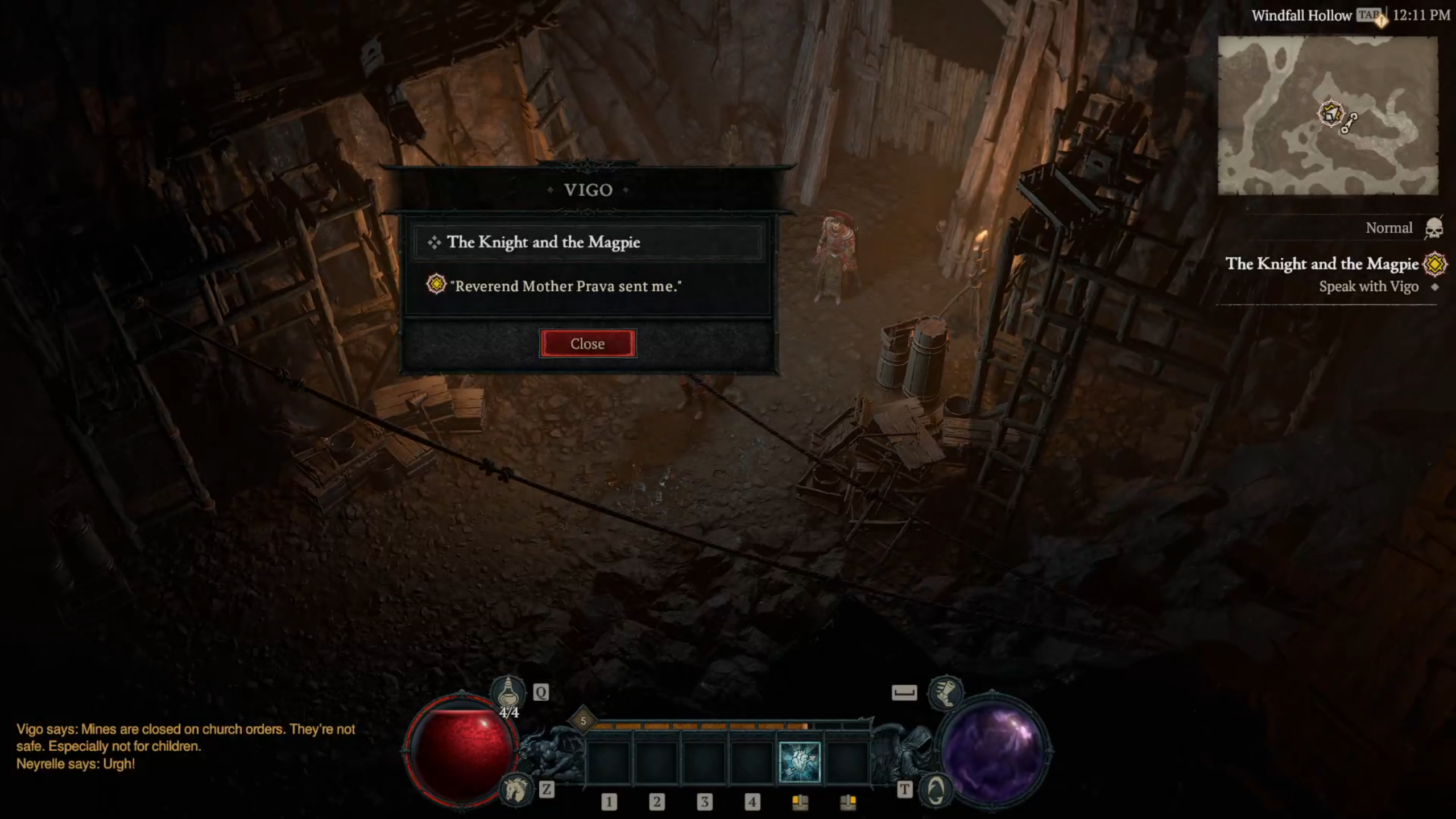Screen dimensions: 1456x819
Task: Open the chat log with Vigo's message
Action: click(x=185, y=746)
